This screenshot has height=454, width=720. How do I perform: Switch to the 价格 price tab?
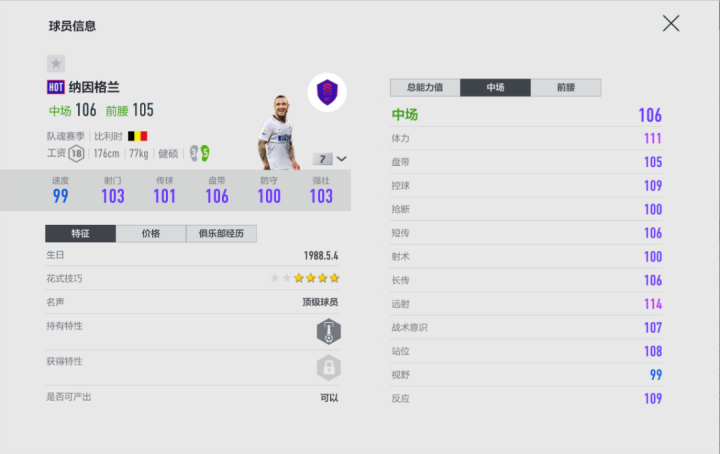[151, 234]
